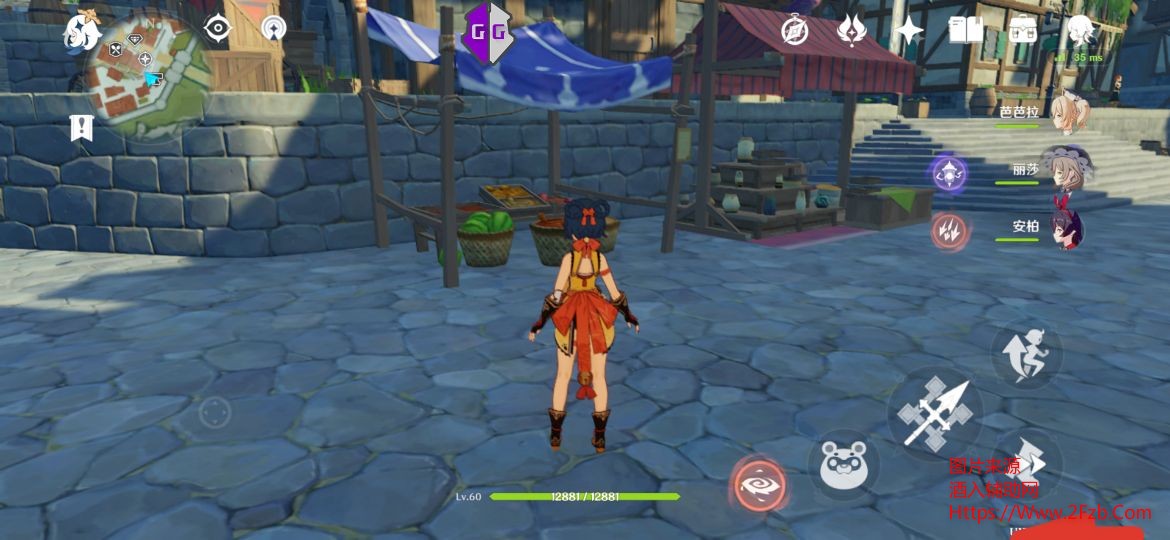1170x540 pixels.
Task: Switch to party member 丽莎
Action: pyautogui.click(x=1068, y=170)
